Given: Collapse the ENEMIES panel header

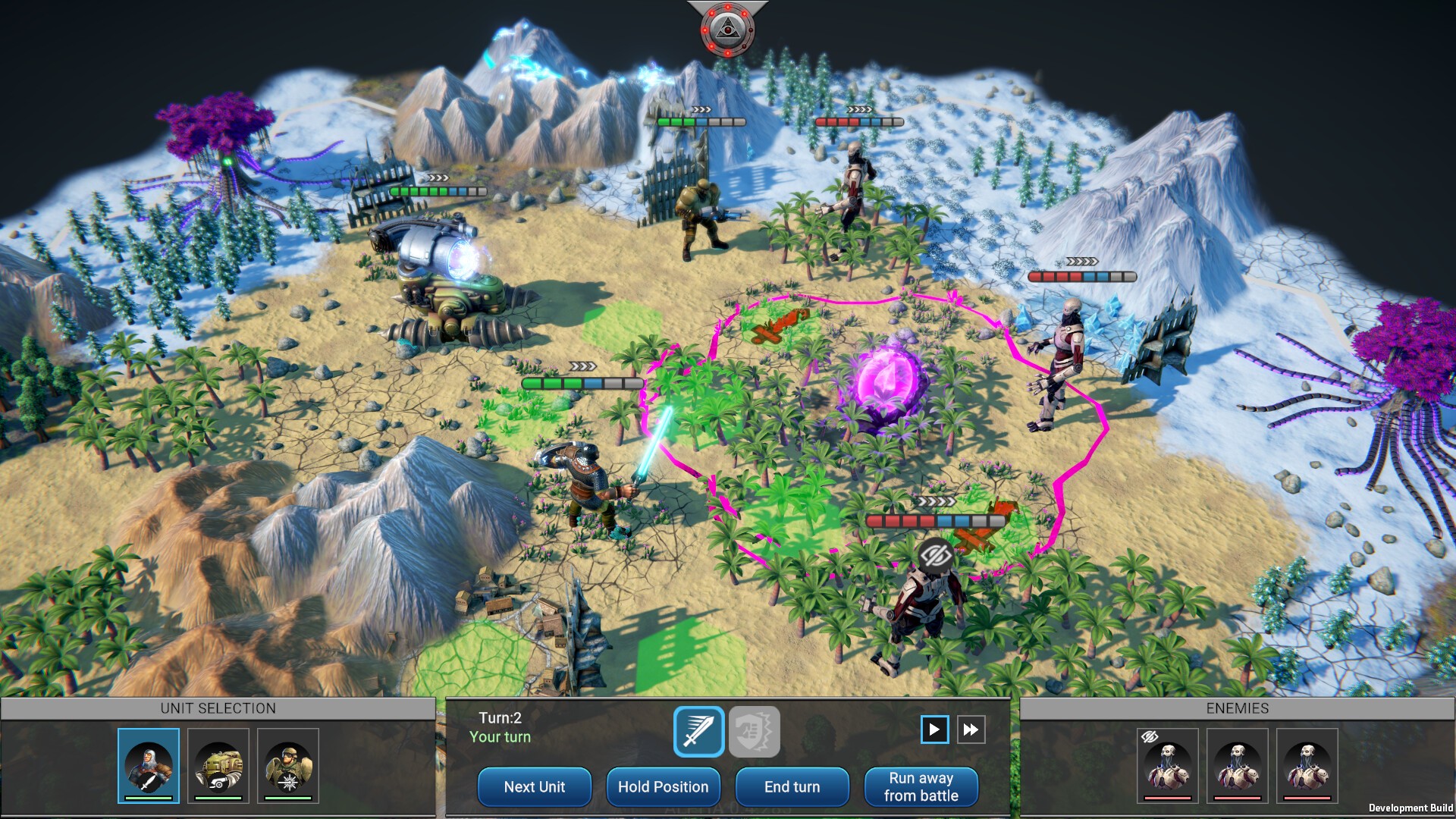Looking at the screenshot, I should pos(1238,708).
